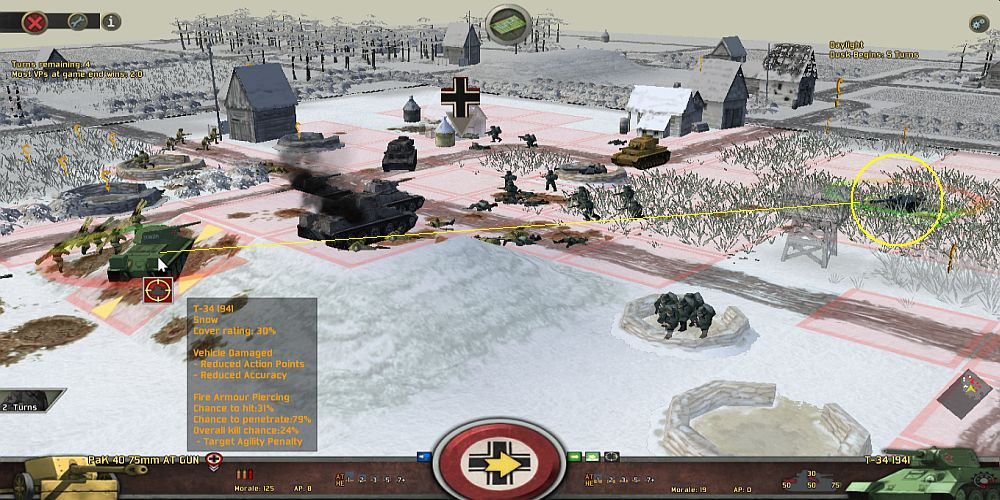The width and height of the screenshot is (1000, 500).
Task: Click the small blue flag button
Action: 423,457
